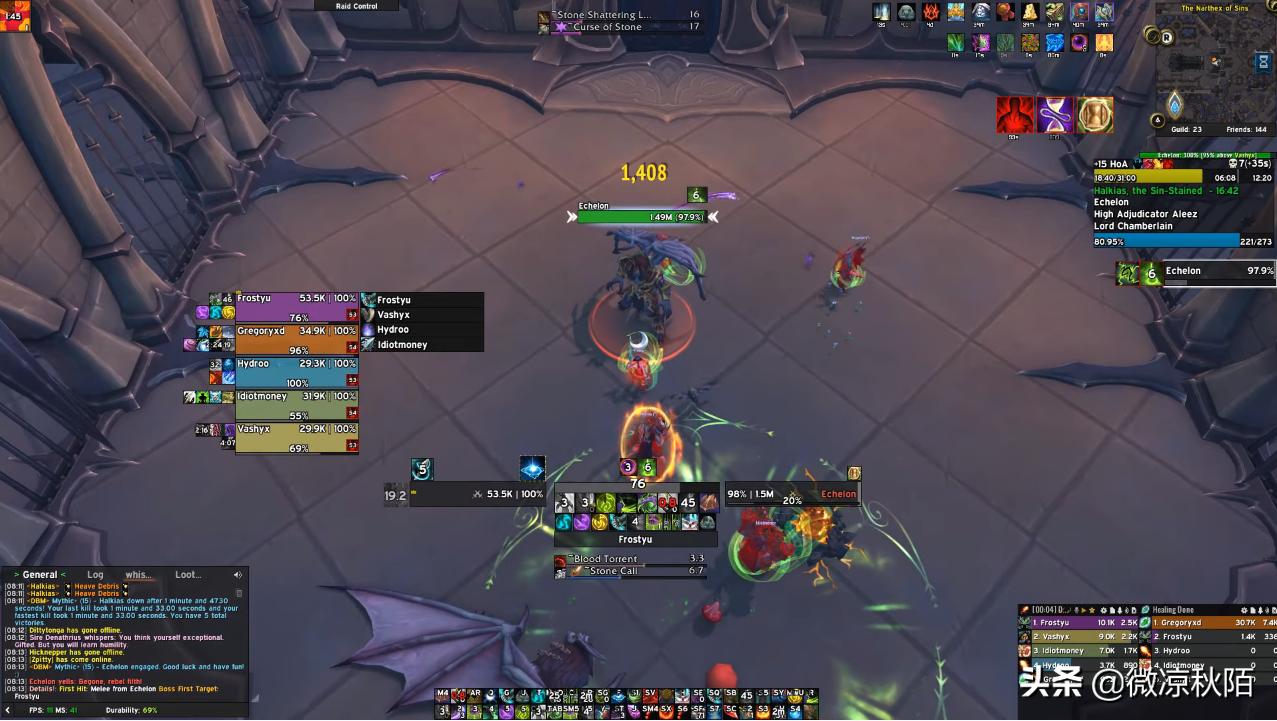Open the Friends list from the minimap bar
Image resolution: width=1277 pixels, height=721 pixels.
coord(1245,130)
